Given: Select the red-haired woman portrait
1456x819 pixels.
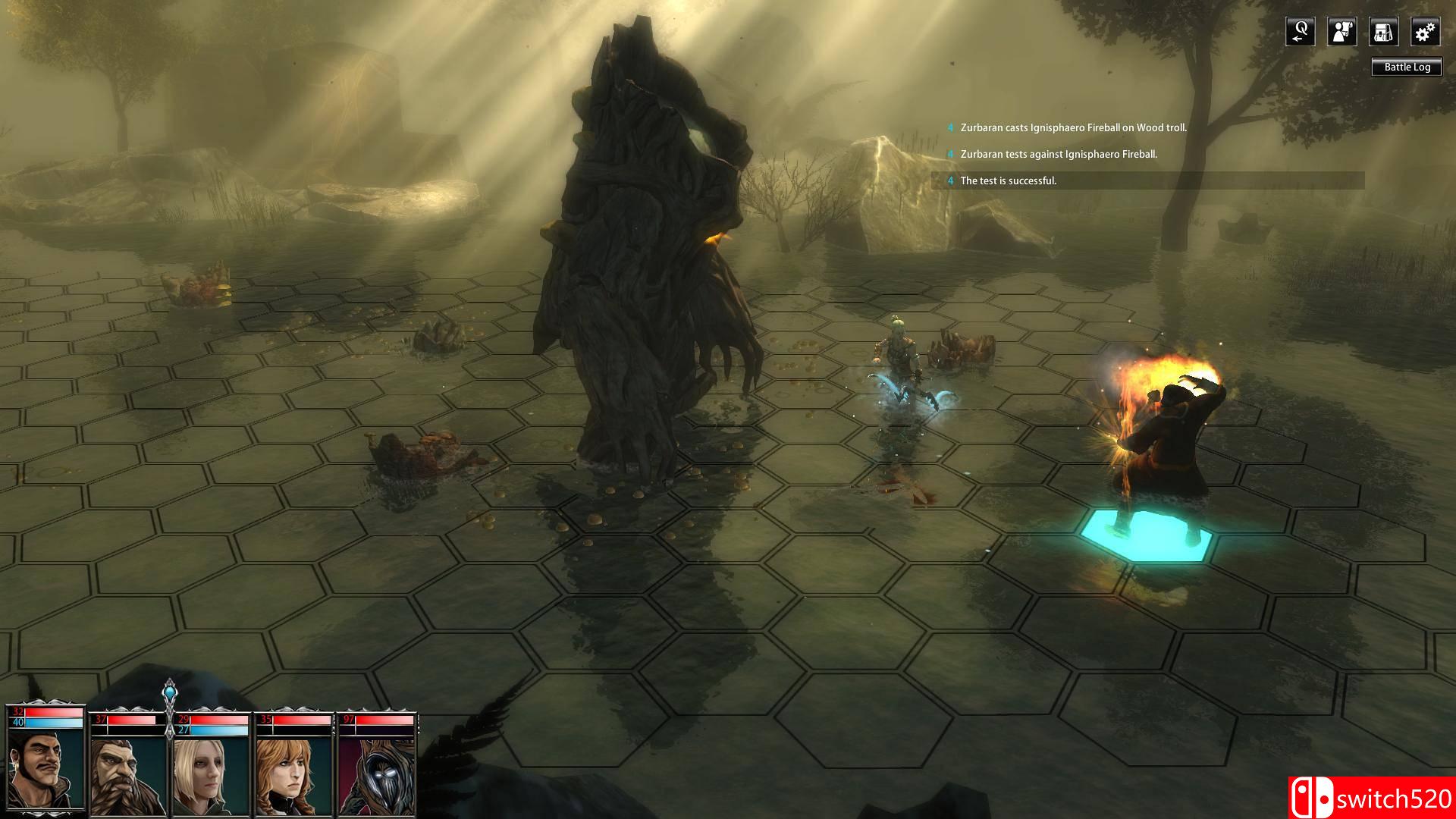Looking at the screenshot, I should coord(294,775).
